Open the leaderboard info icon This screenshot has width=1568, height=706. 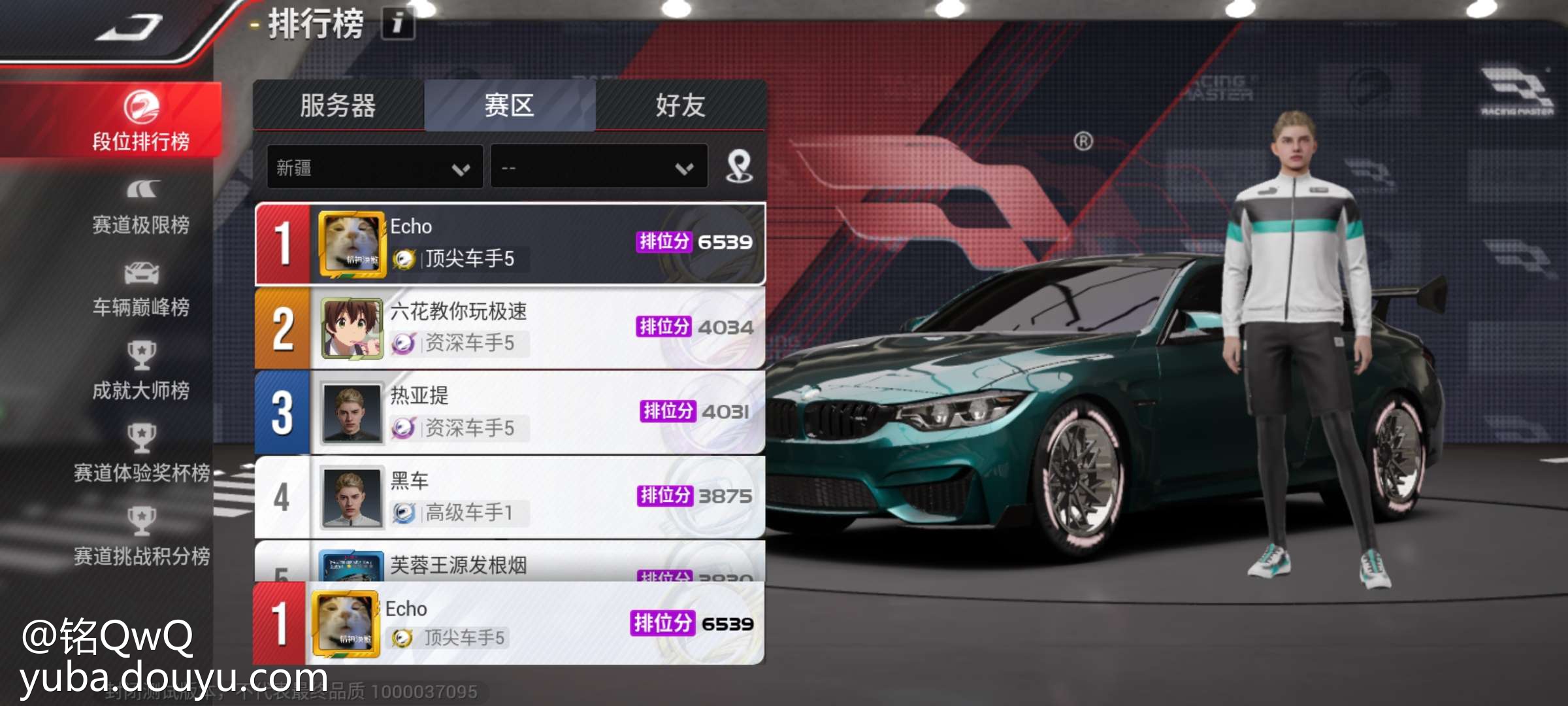397,24
